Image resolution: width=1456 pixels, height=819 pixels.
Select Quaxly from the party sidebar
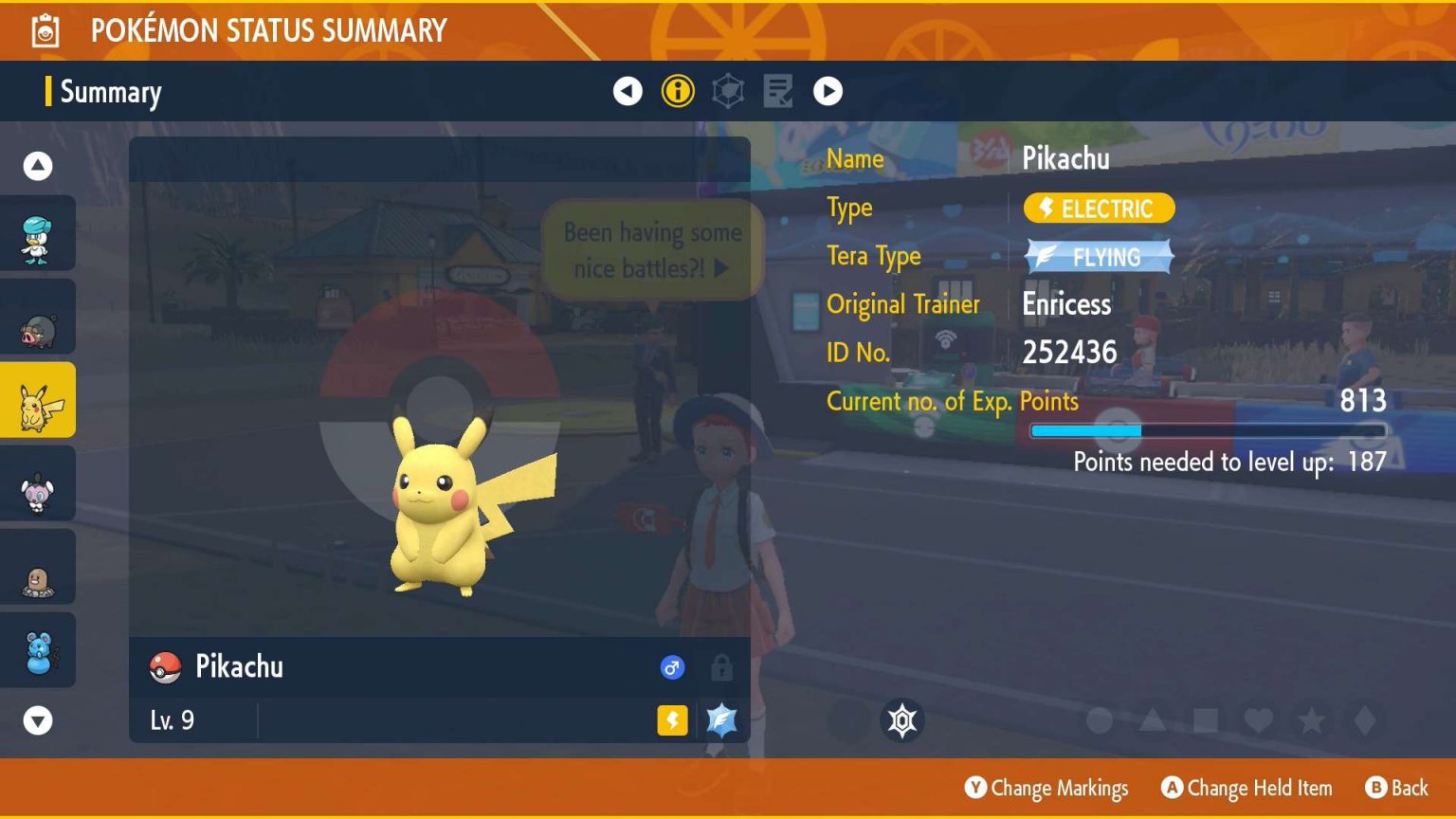38,233
